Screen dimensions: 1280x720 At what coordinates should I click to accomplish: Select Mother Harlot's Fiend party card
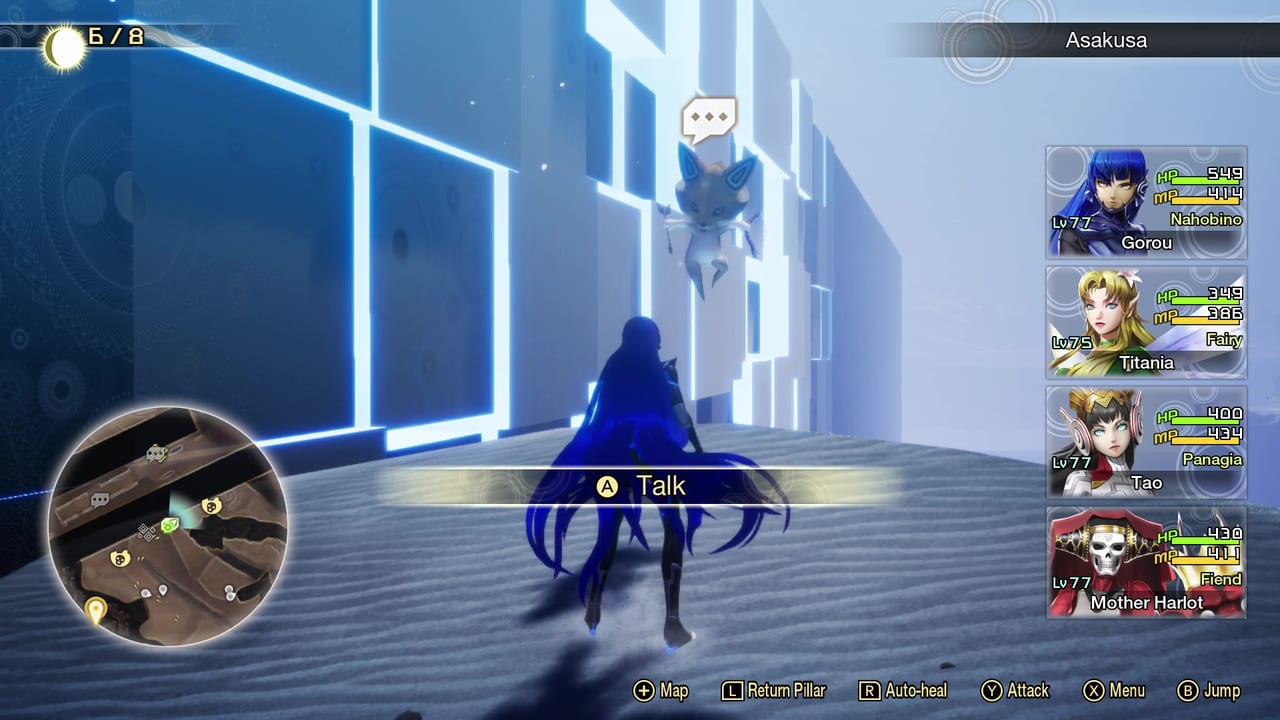pyautogui.click(x=1146, y=562)
